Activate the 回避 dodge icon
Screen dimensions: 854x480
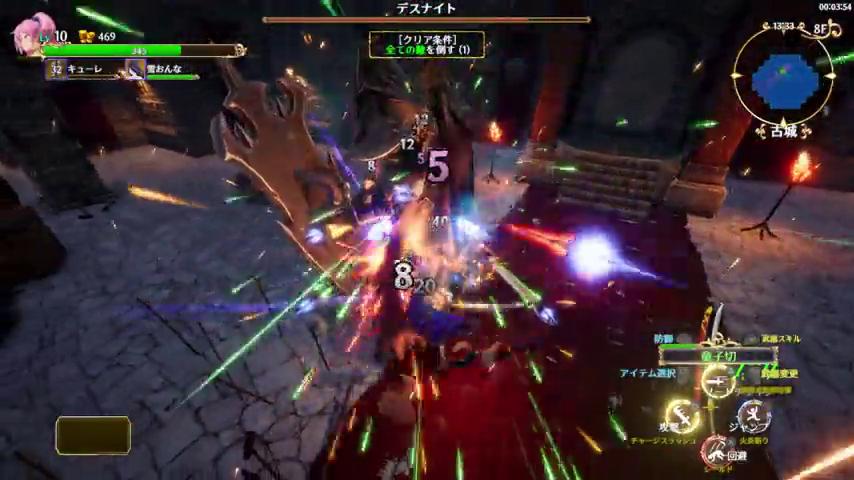click(x=715, y=449)
